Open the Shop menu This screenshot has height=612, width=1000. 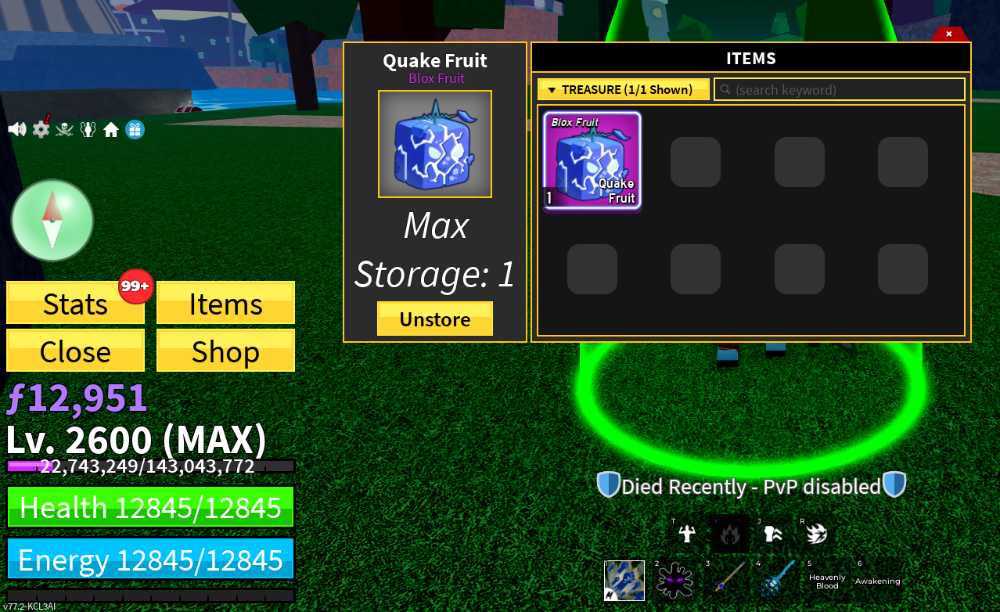click(225, 351)
